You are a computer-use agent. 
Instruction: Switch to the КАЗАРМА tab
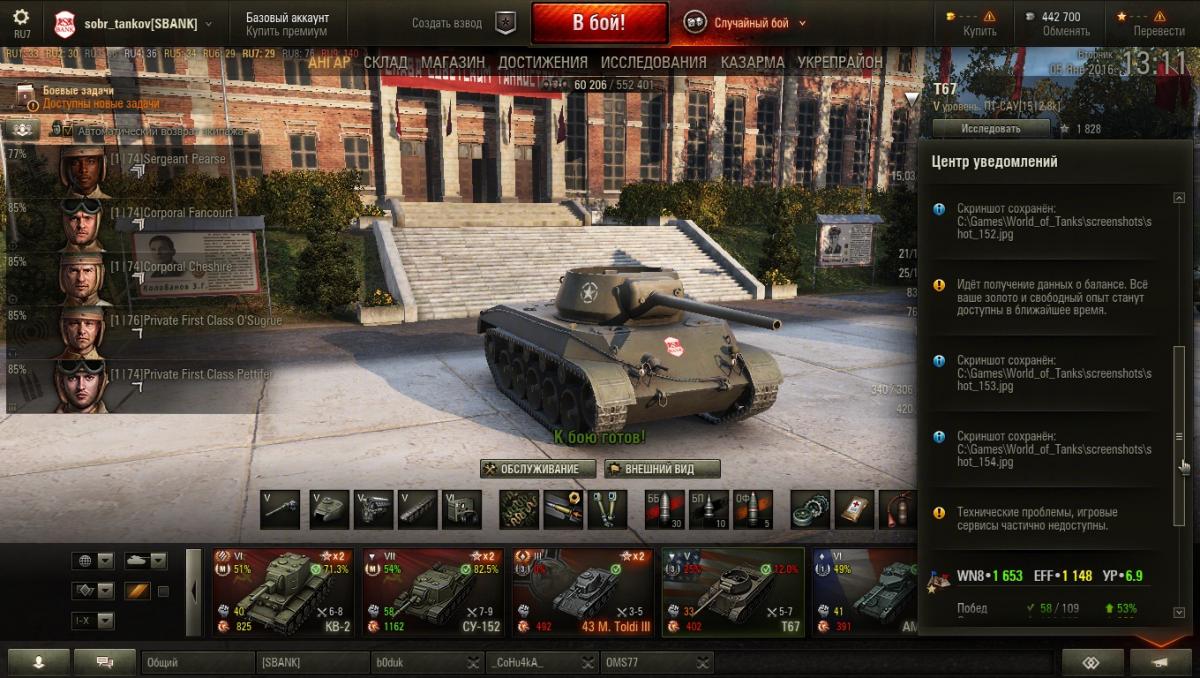(752, 62)
